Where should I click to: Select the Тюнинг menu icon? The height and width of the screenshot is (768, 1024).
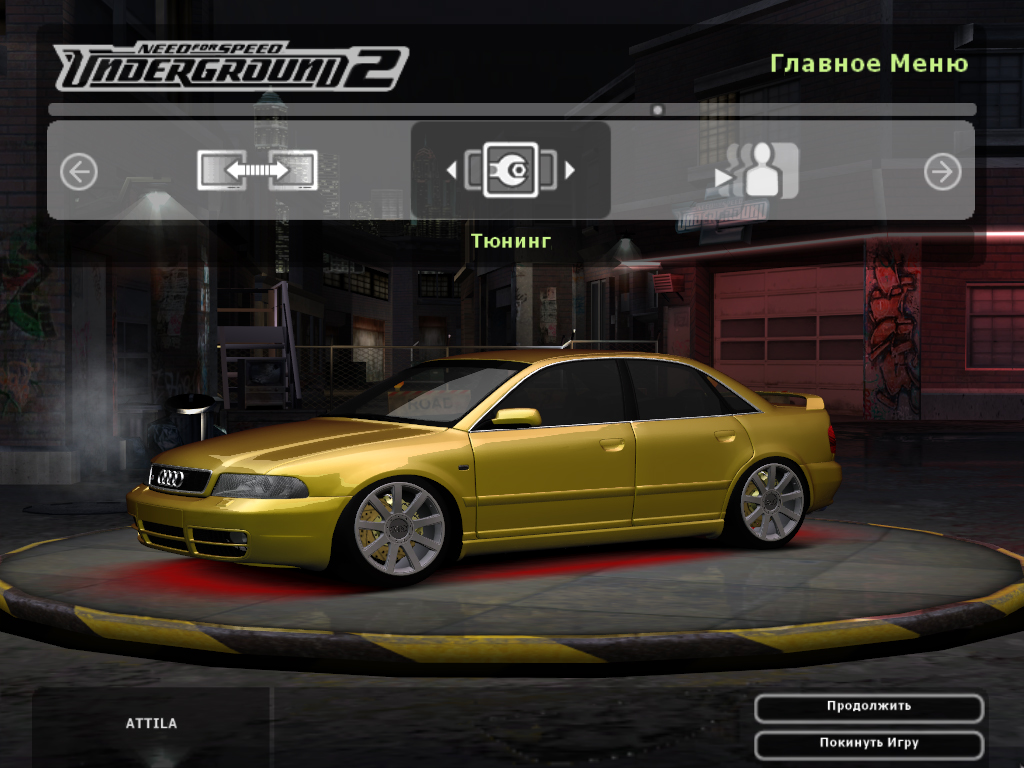click(510, 170)
